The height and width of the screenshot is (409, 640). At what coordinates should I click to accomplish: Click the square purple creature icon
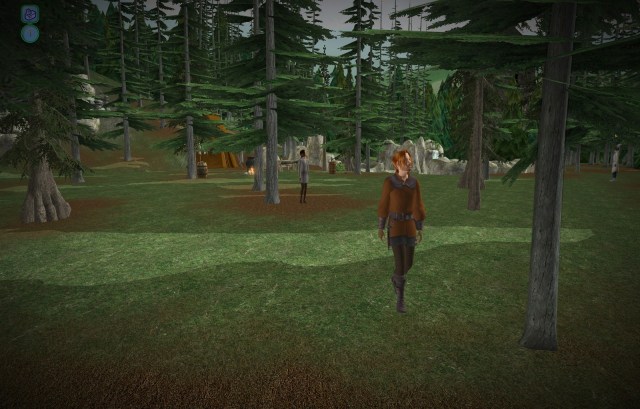[30, 14]
